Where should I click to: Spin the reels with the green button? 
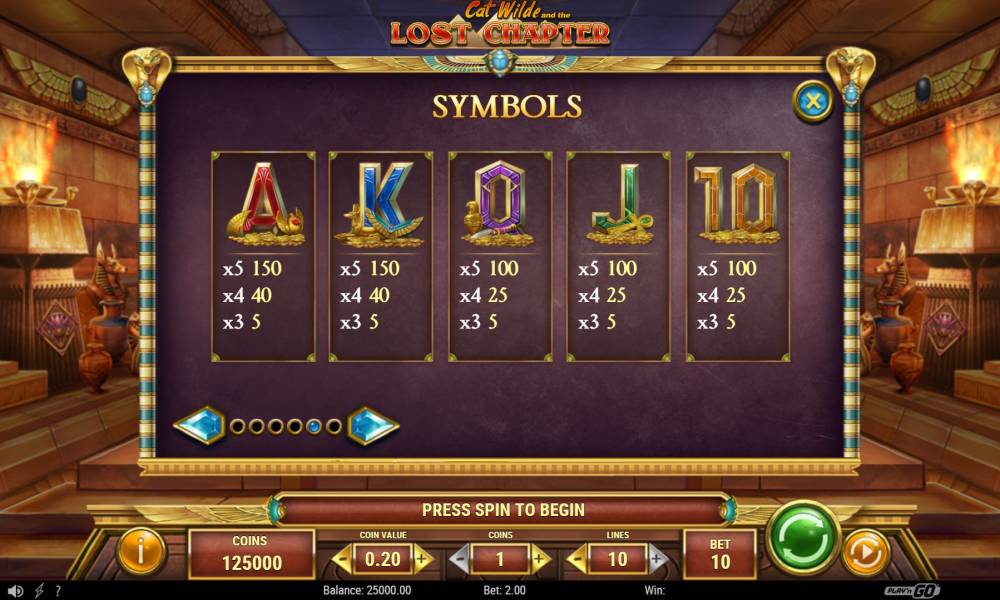coord(802,538)
